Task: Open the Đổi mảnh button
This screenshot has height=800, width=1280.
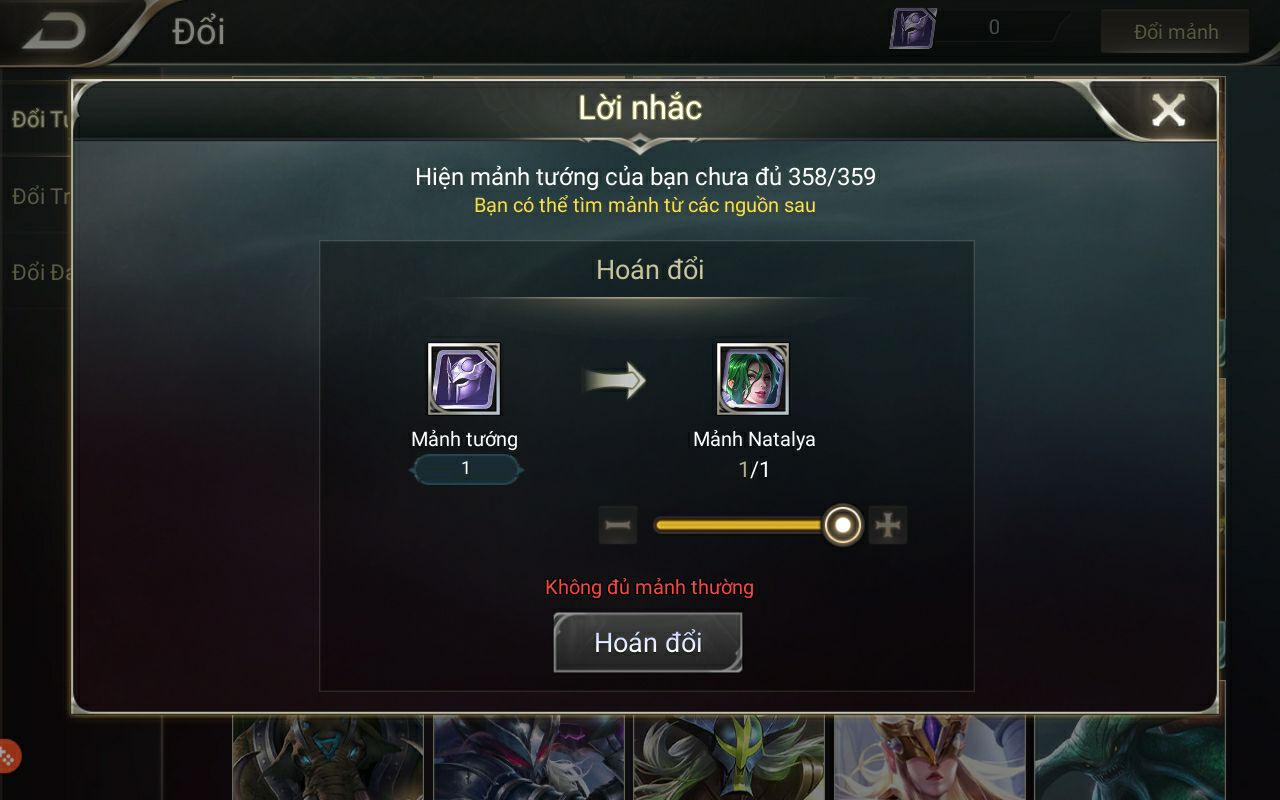Action: point(1175,32)
